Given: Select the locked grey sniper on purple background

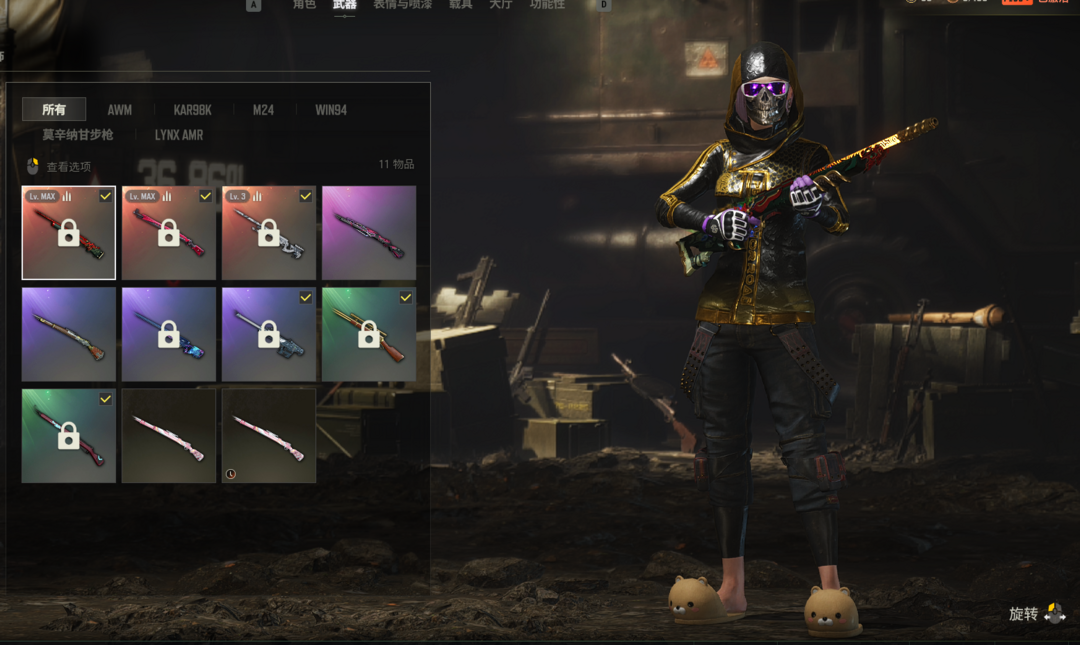Looking at the screenshot, I should (x=269, y=334).
